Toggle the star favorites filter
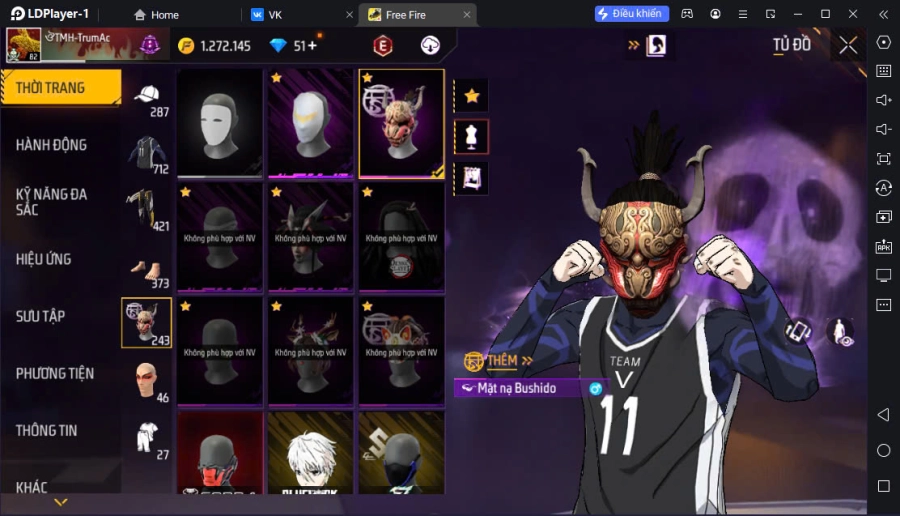 click(x=472, y=96)
